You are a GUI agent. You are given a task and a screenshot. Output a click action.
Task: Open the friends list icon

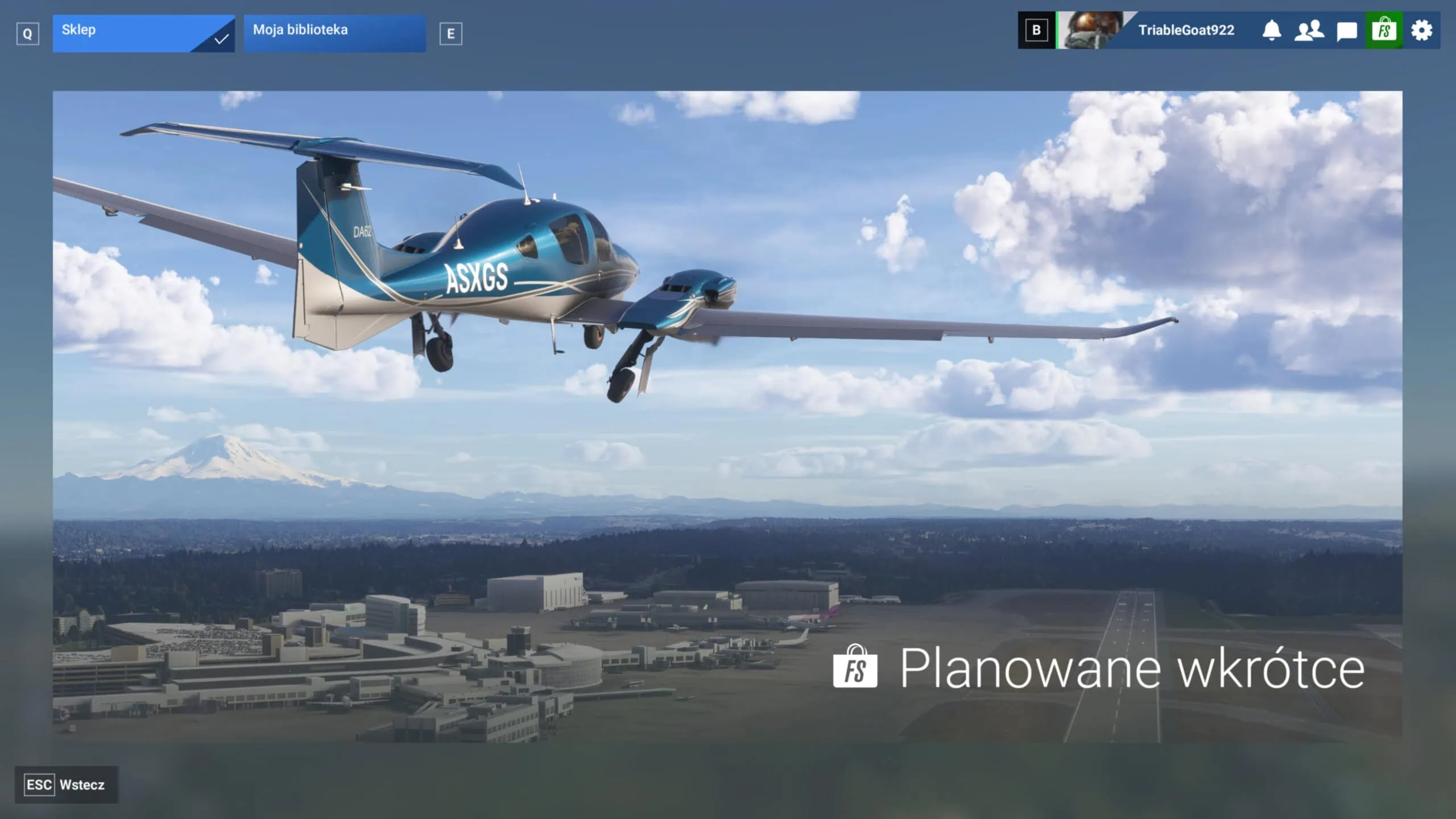click(x=1309, y=31)
